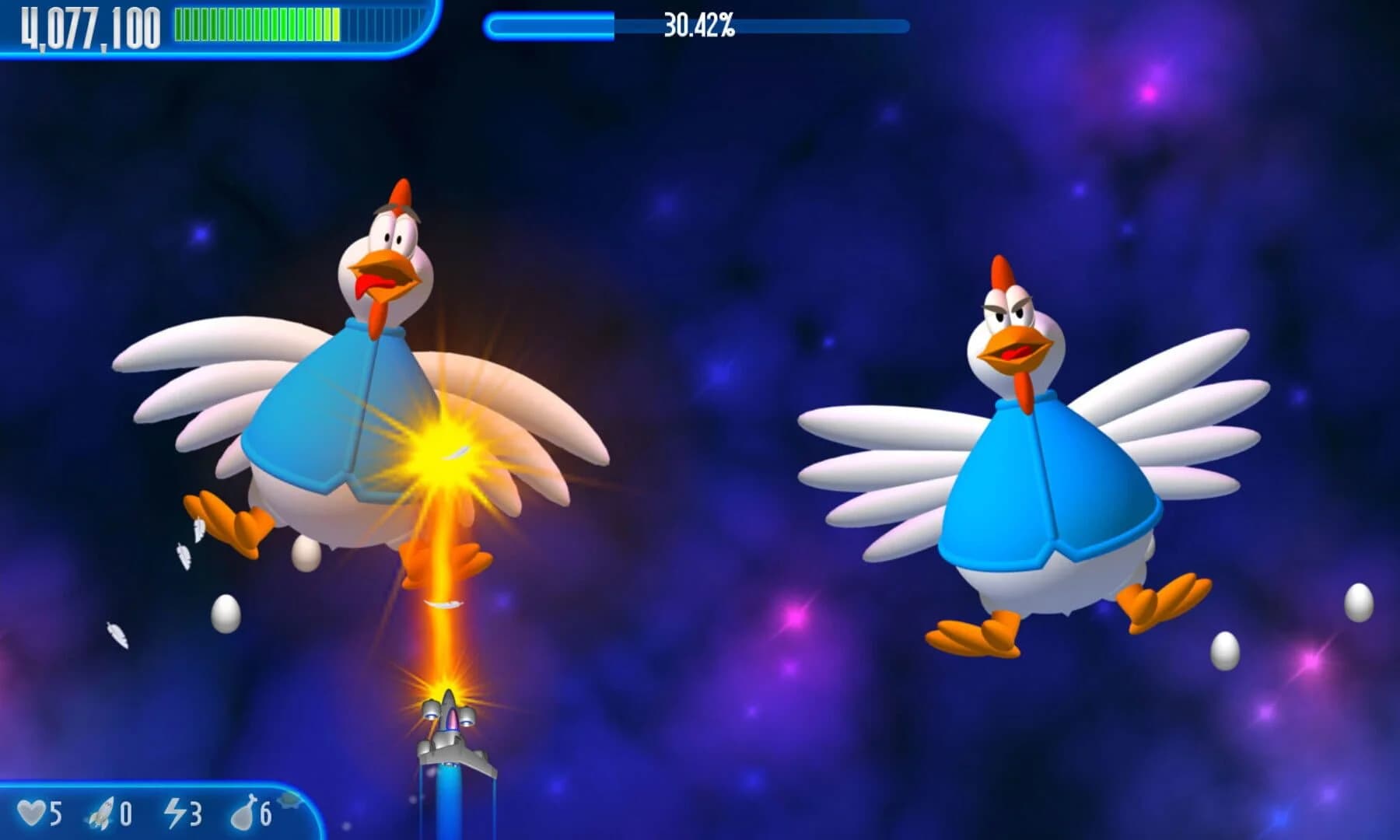Click the egg near the right chicken's foot

pos(1224,650)
